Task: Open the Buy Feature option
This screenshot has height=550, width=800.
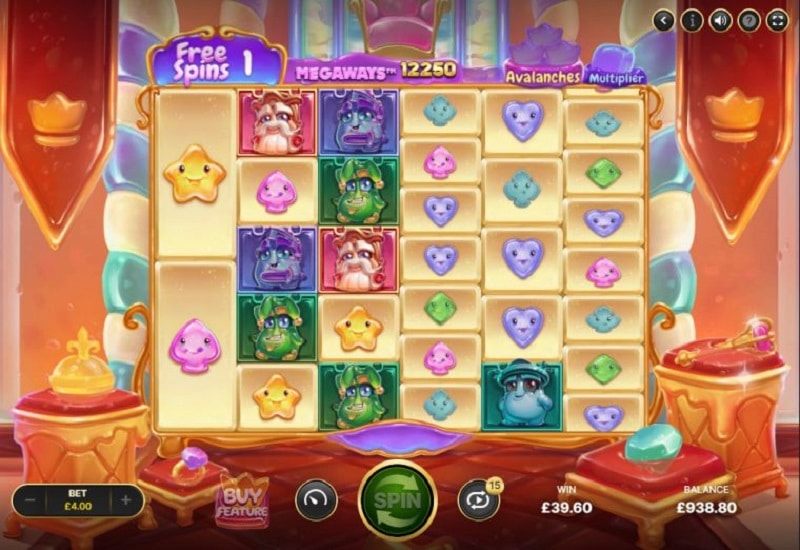Action: coord(242,501)
